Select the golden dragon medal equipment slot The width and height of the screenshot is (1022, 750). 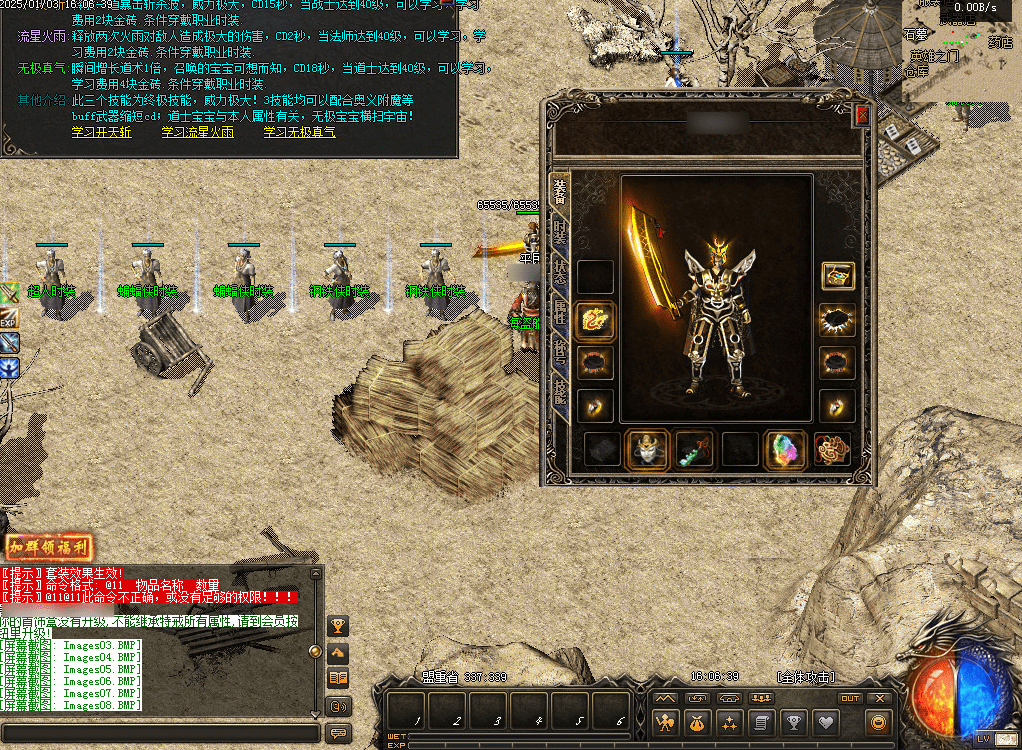click(596, 321)
